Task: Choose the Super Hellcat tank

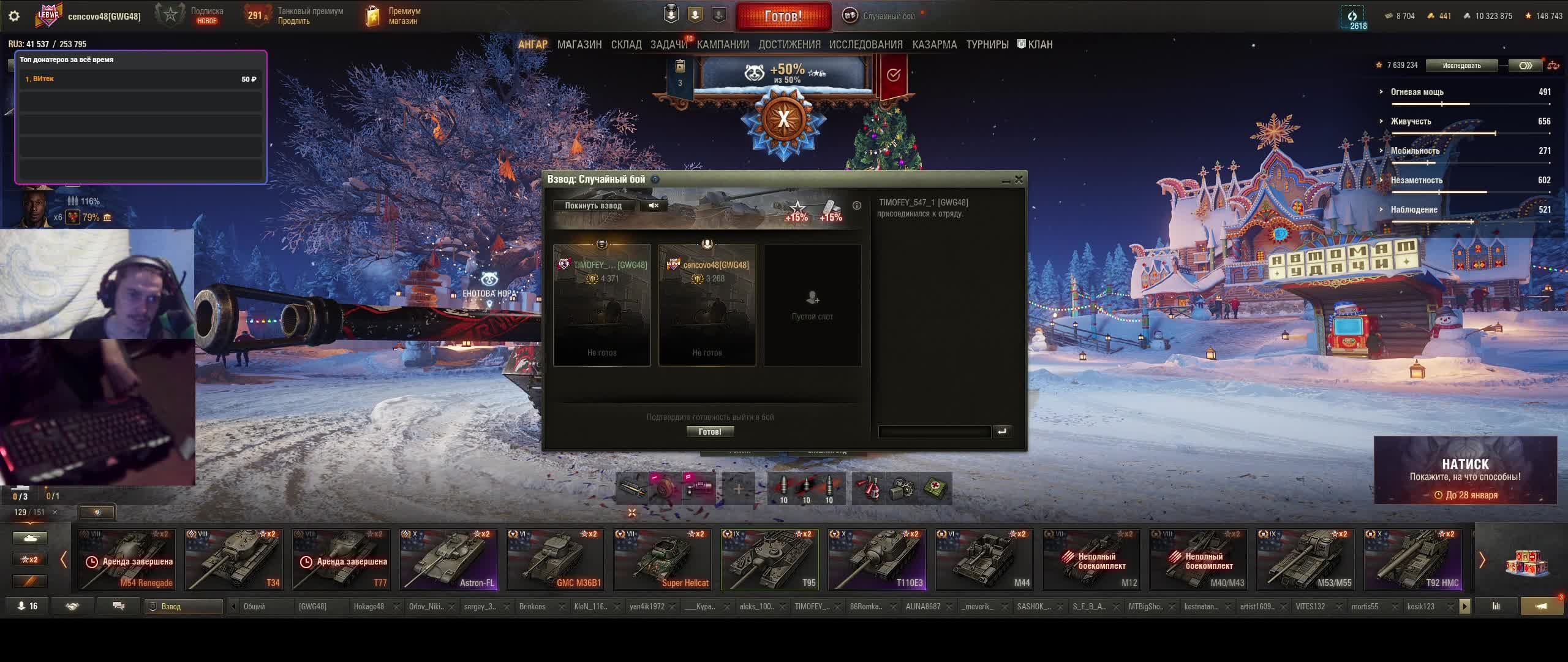Action: coord(663,560)
